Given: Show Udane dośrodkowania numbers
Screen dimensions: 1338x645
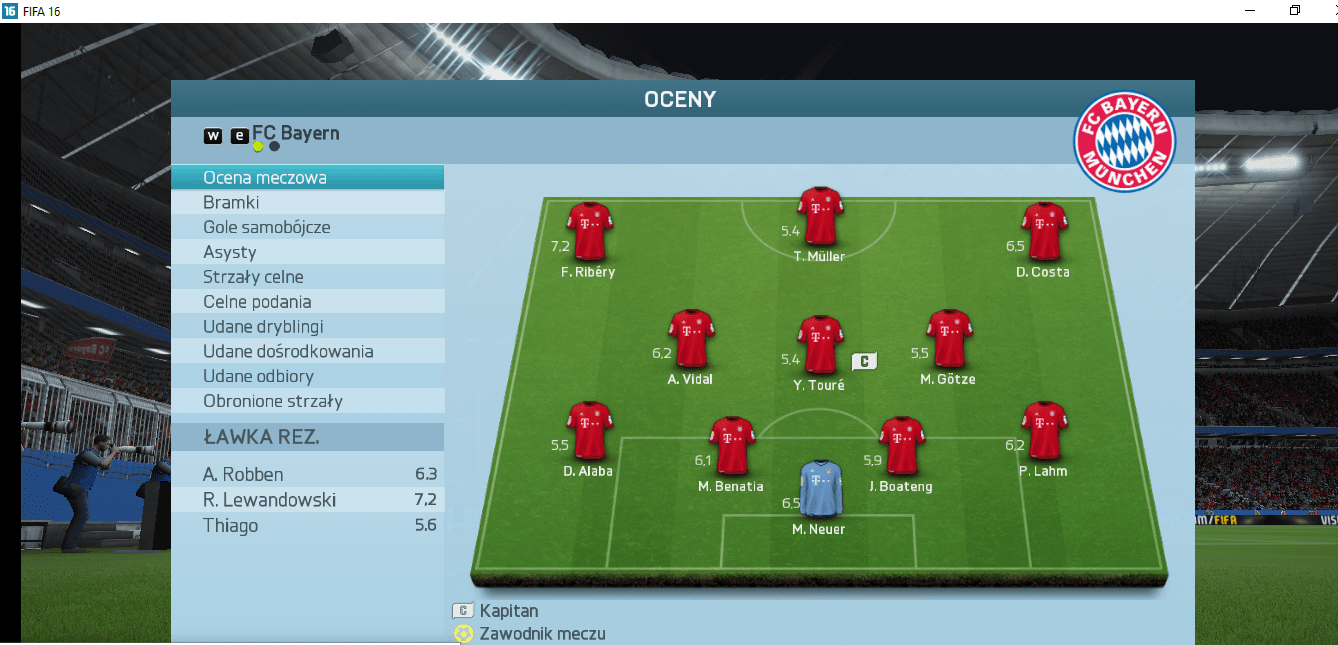Looking at the screenshot, I should (307, 352).
